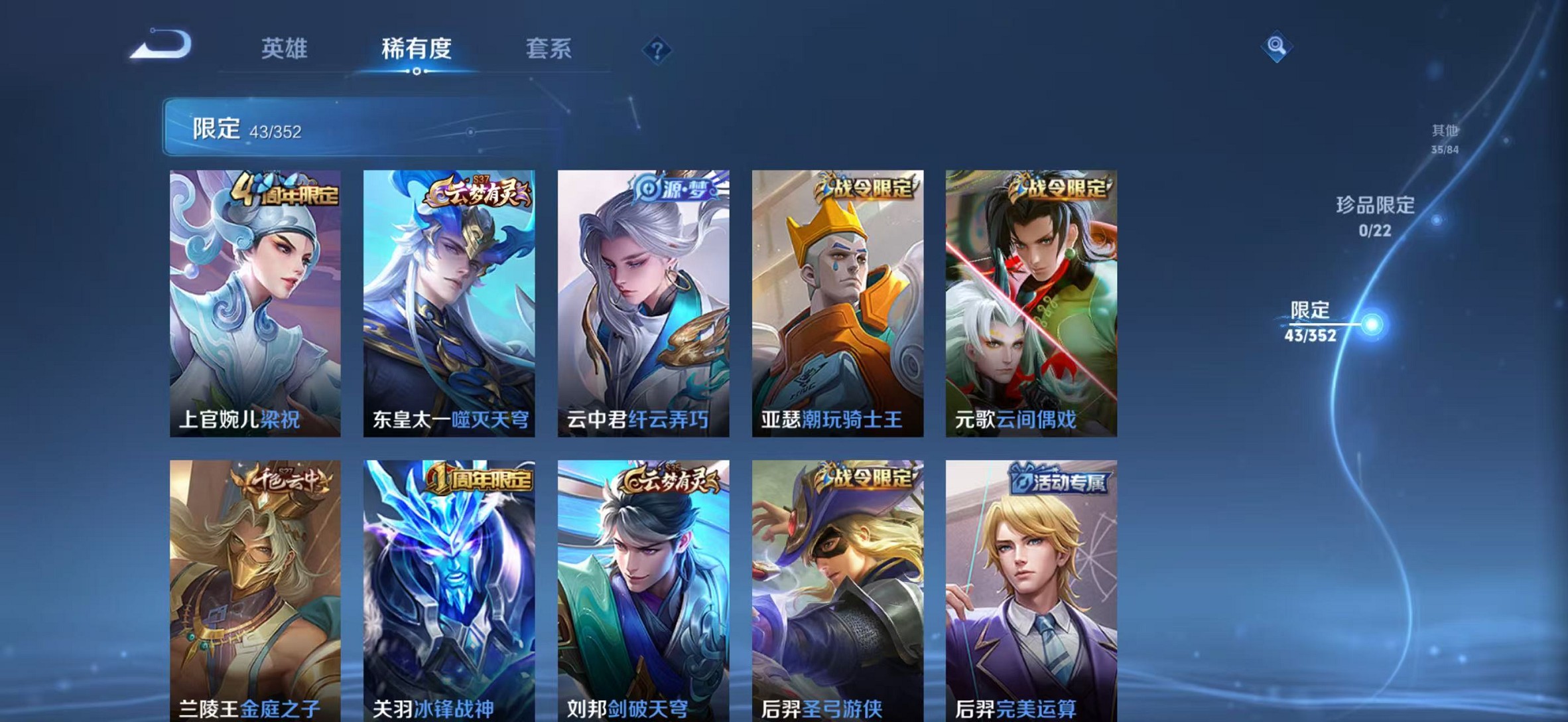
Task: Click the question mark help icon
Action: (x=656, y=50)
